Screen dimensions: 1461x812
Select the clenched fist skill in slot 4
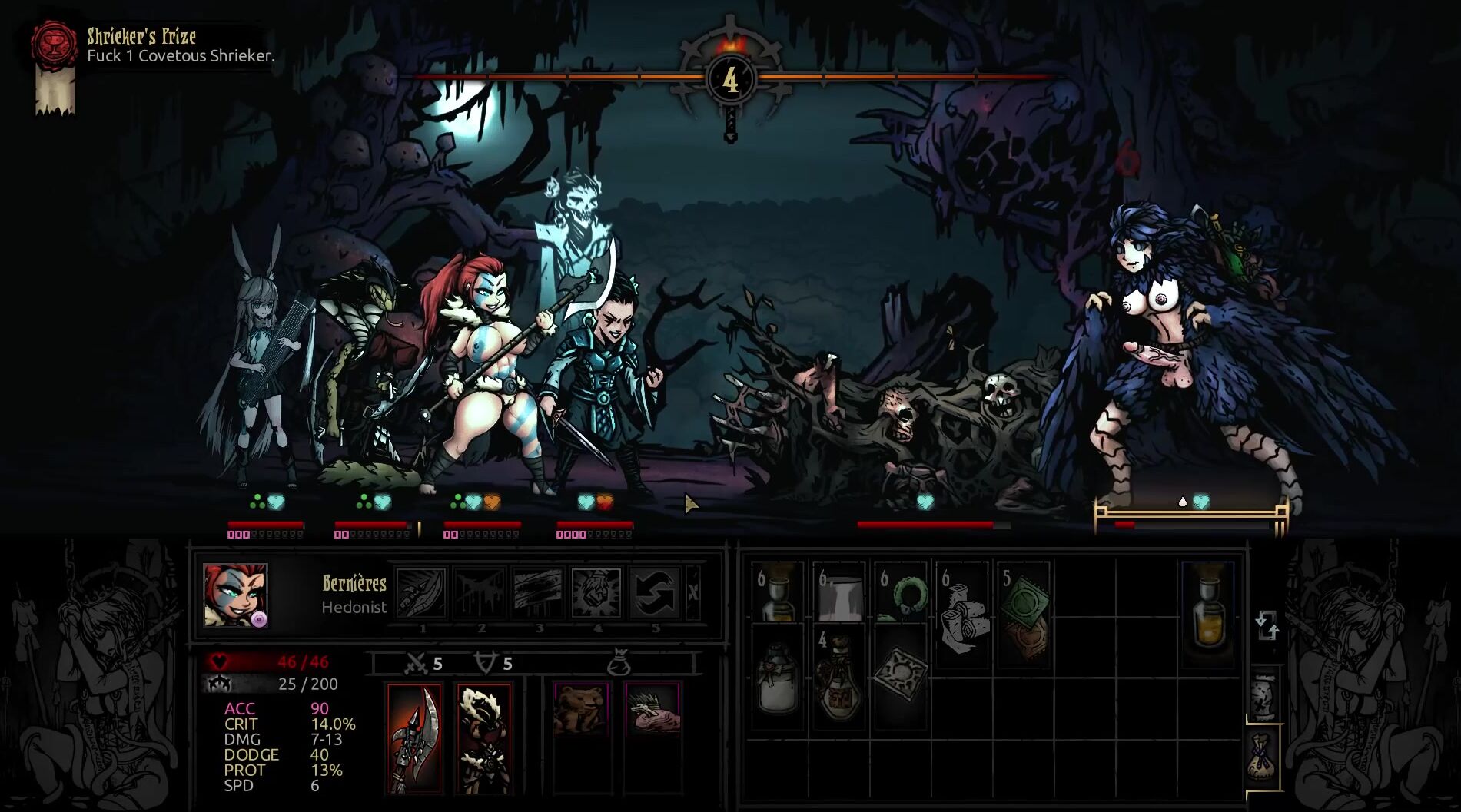click(x=596, y=592)
